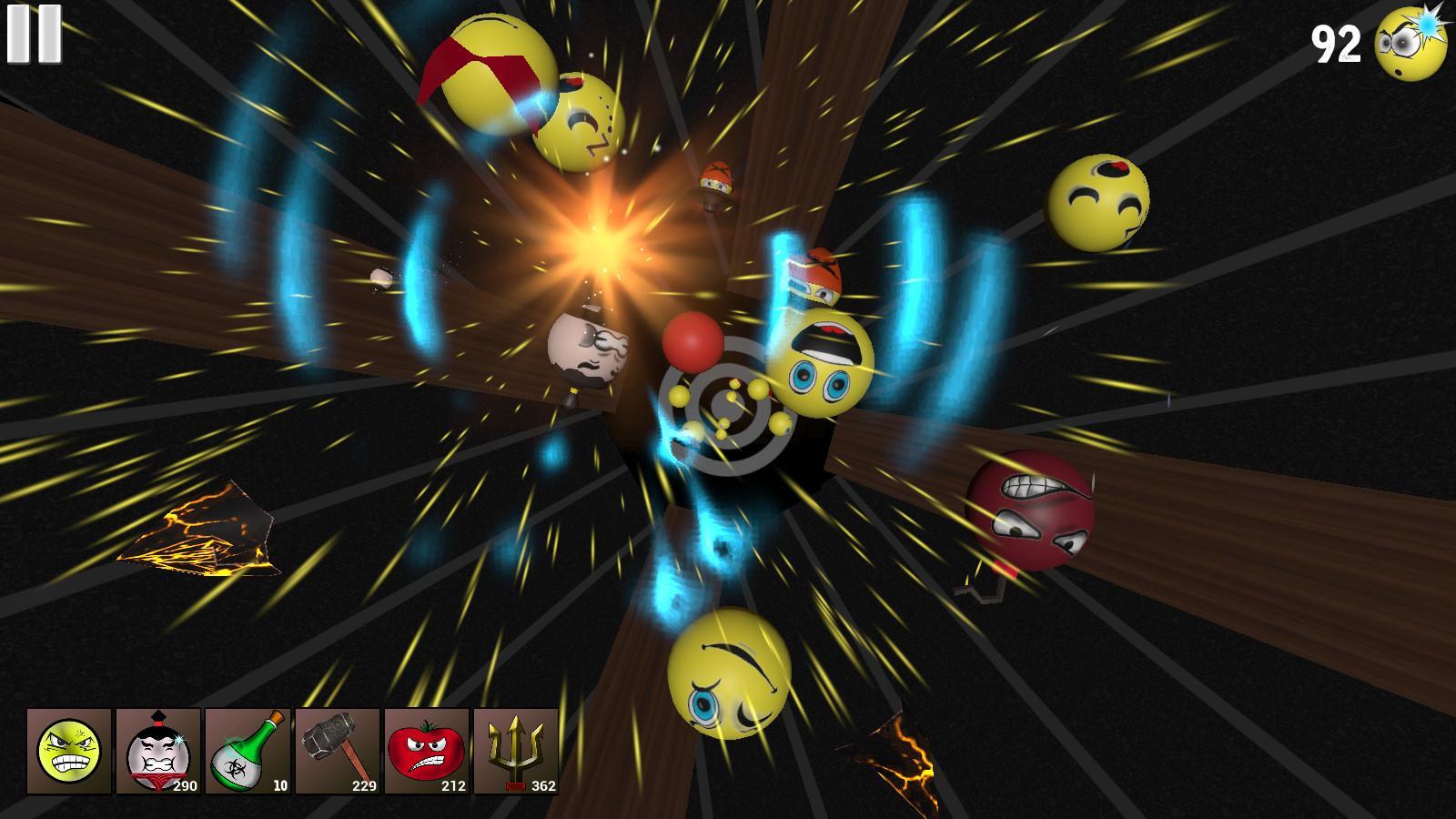Pause the game with the pause button
The height and width of the screenshot is (819, 1456).
pos(35,35)
